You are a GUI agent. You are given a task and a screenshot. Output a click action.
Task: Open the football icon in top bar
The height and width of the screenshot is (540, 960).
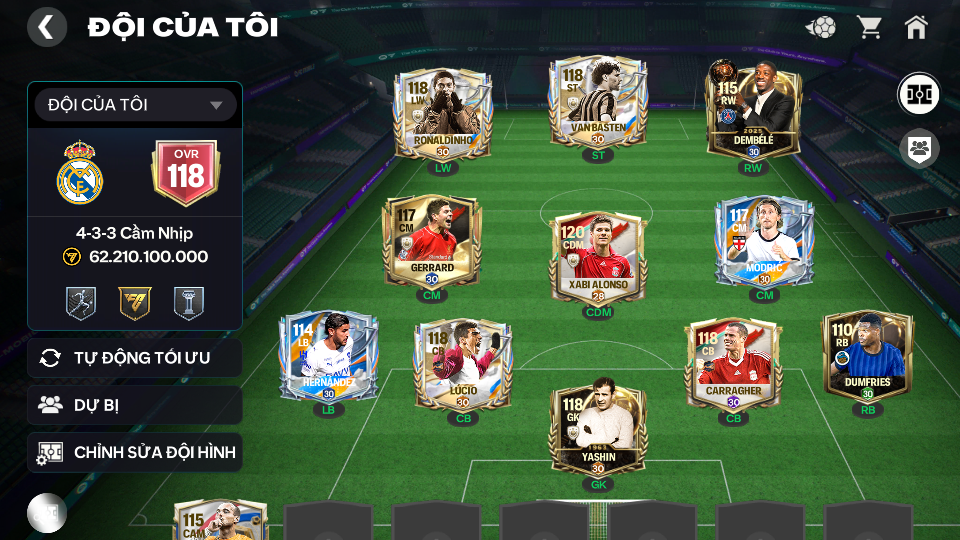[x=821, y=27]
